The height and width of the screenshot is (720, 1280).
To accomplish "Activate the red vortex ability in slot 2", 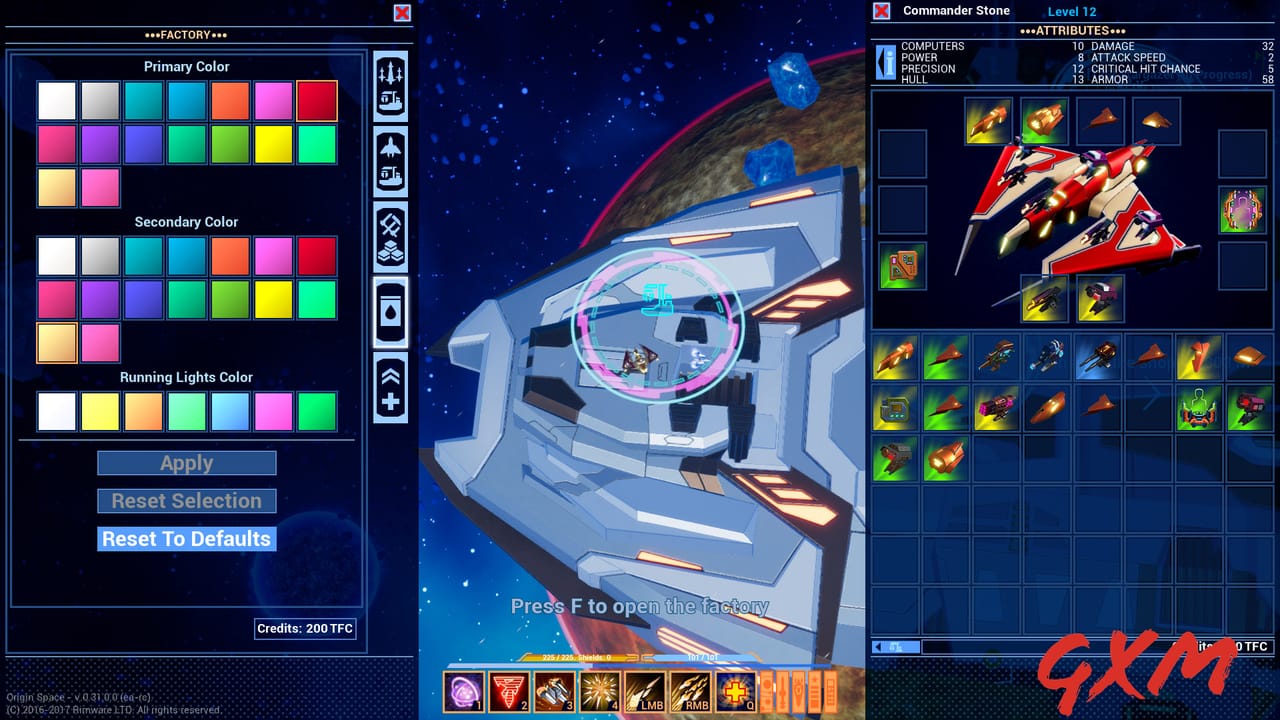I will coord(508,691).
